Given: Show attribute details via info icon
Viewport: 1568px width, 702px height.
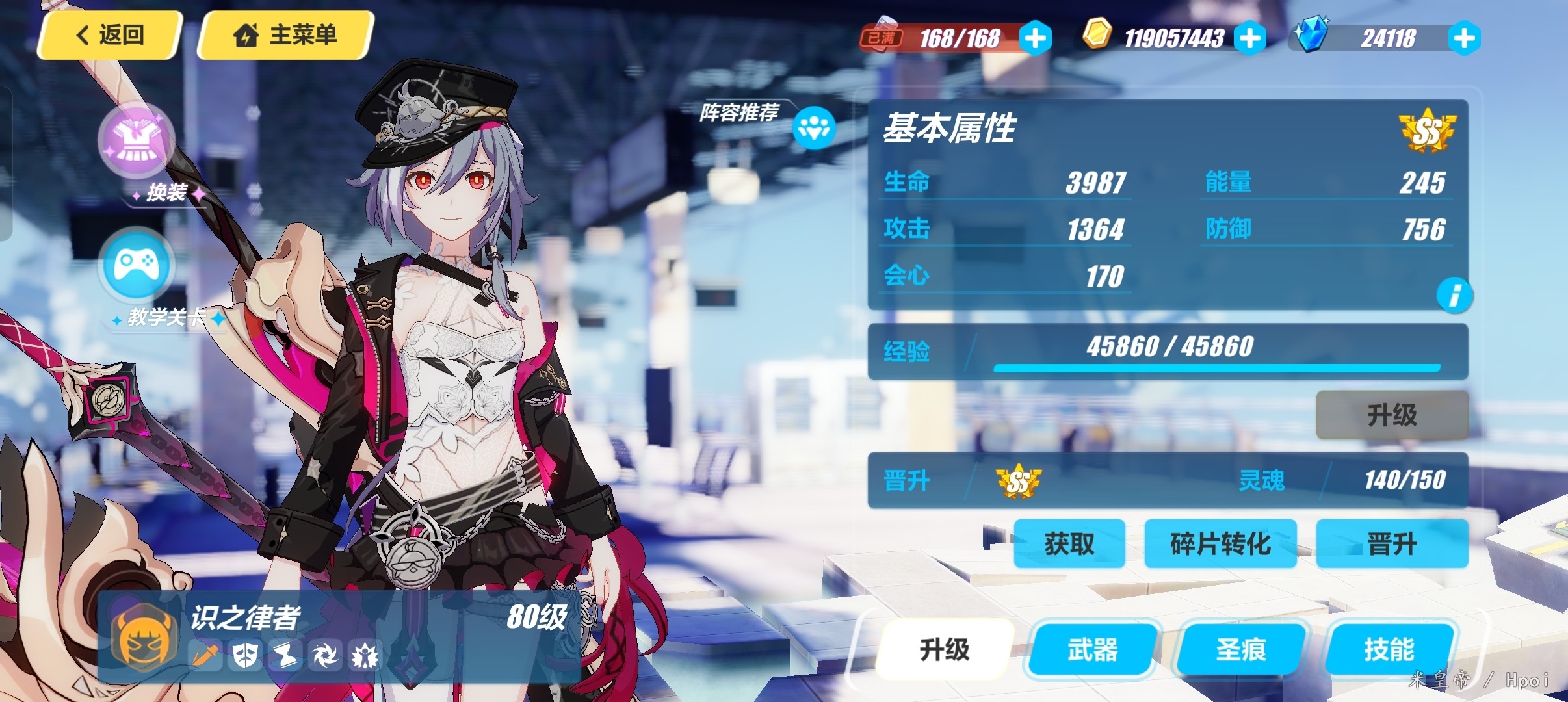Looking at the screenshot, I should (1455, 295).
